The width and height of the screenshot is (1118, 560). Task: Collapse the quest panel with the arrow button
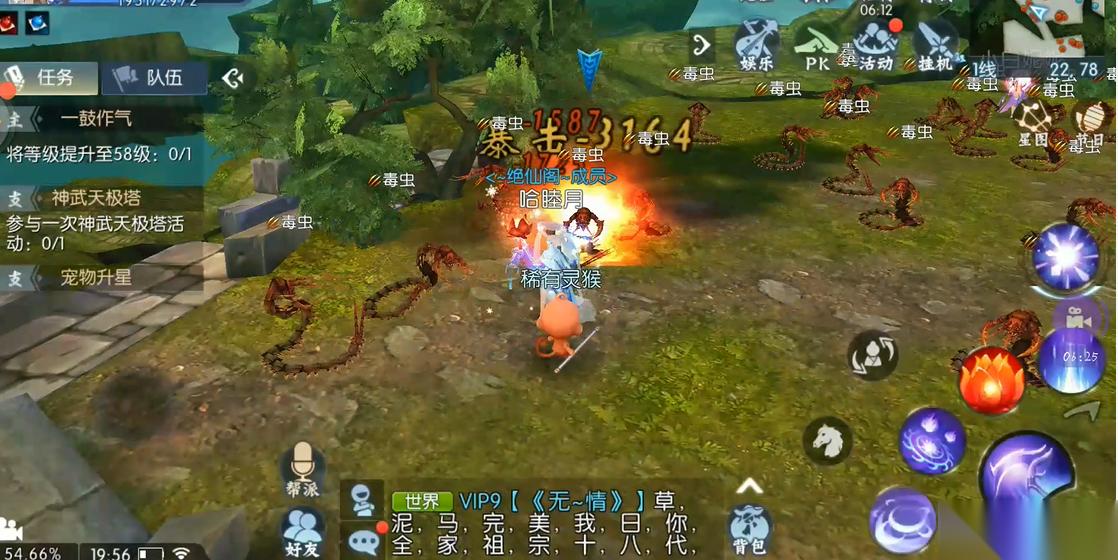click(233, 77)
